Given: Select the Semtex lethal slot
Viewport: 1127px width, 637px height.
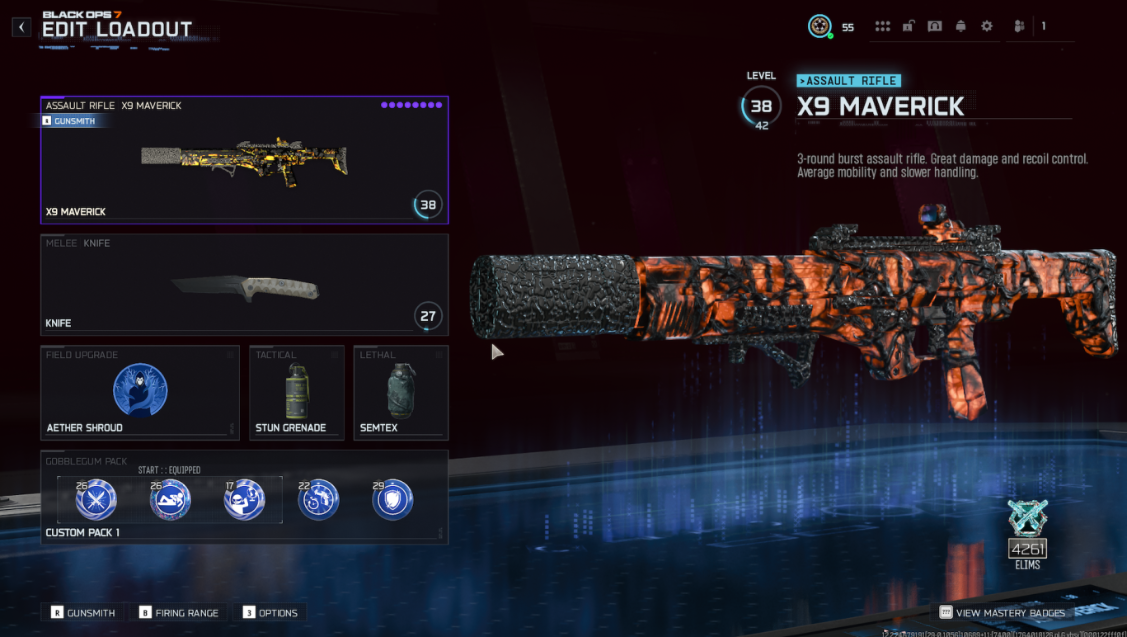Looking at the screenshot, I should [400, 392].
